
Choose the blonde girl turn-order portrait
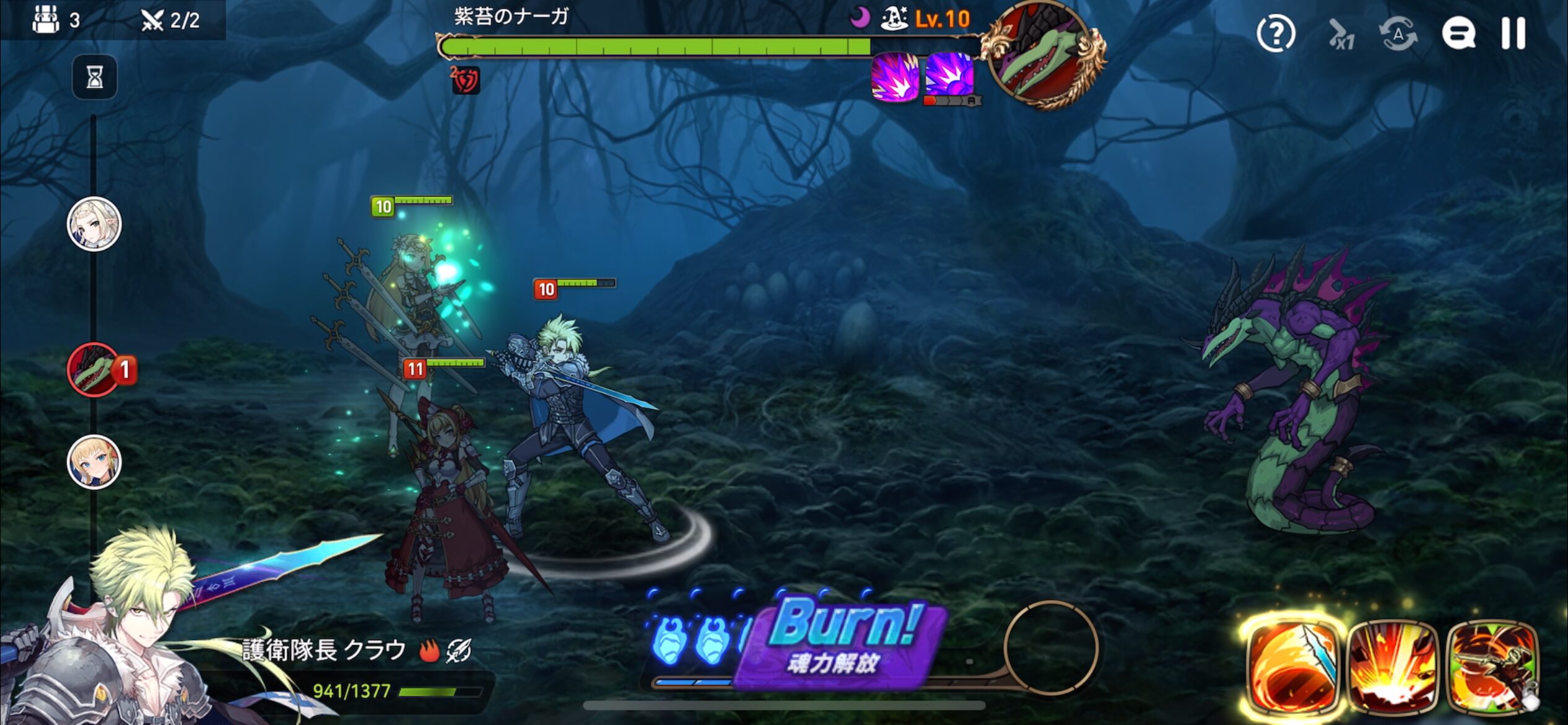tap(94, 462)
